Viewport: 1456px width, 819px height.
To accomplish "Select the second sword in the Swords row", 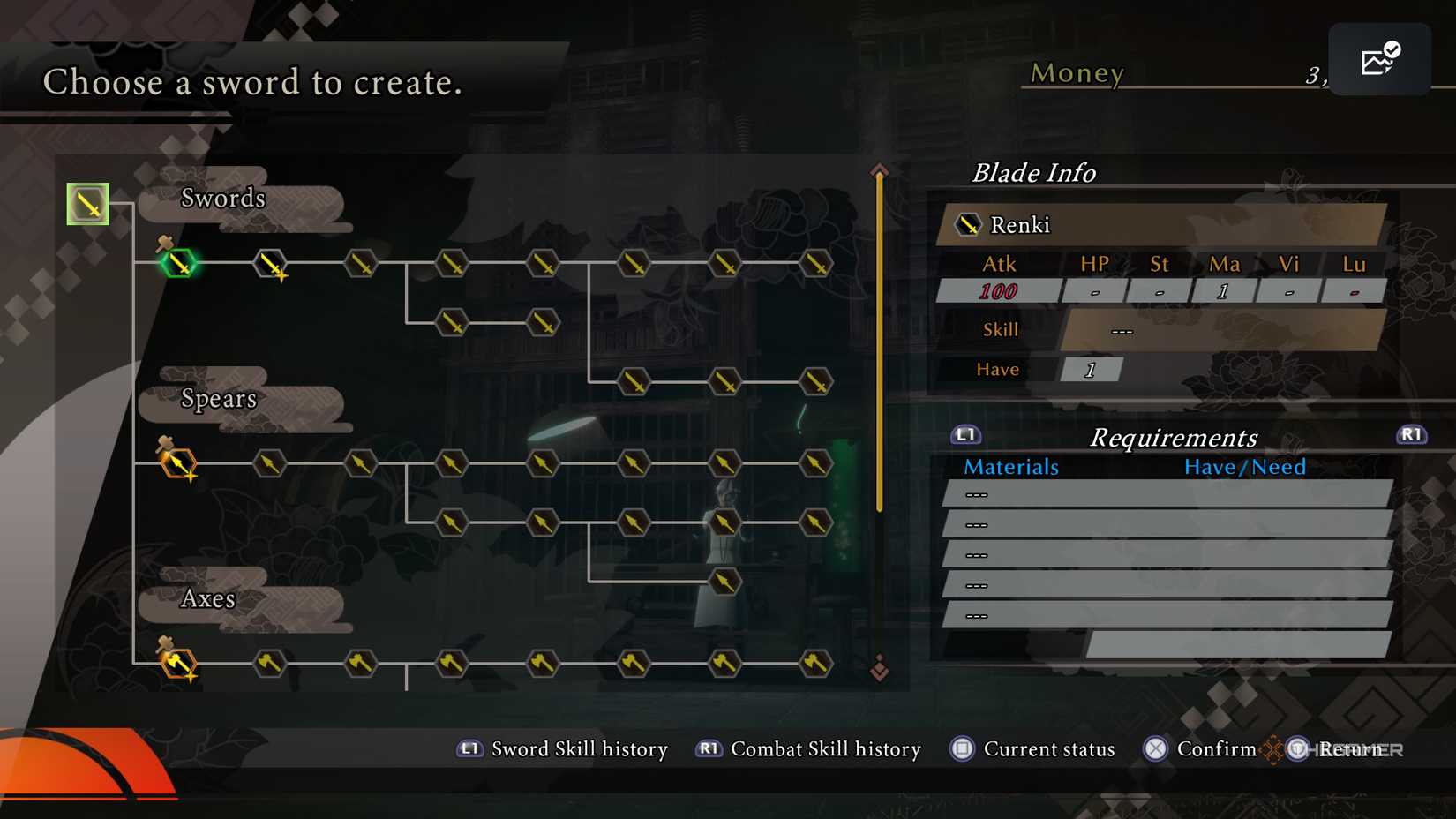I will point(269,263).
